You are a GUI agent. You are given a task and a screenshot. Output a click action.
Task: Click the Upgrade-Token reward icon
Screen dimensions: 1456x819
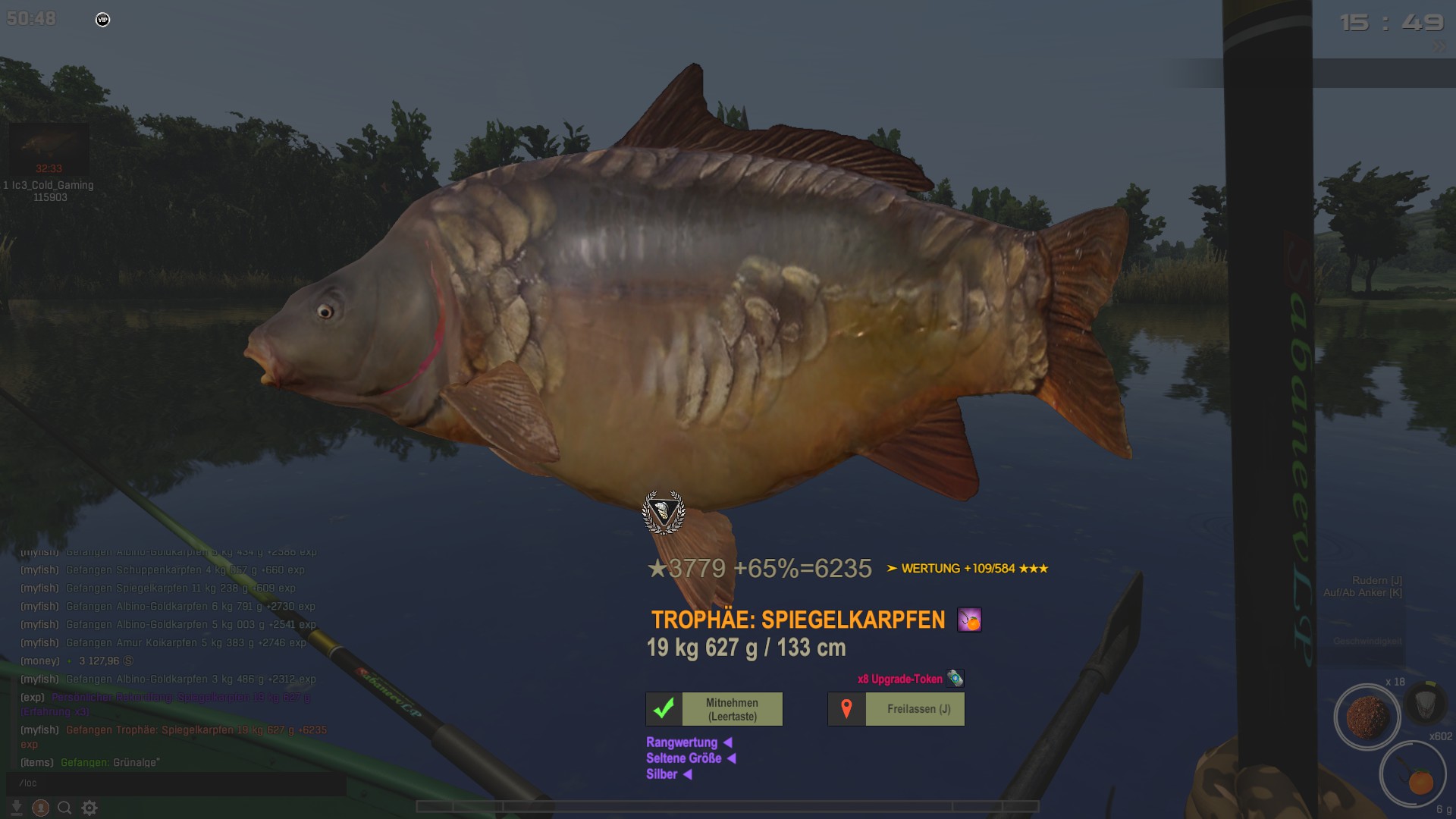coord(955,679)
